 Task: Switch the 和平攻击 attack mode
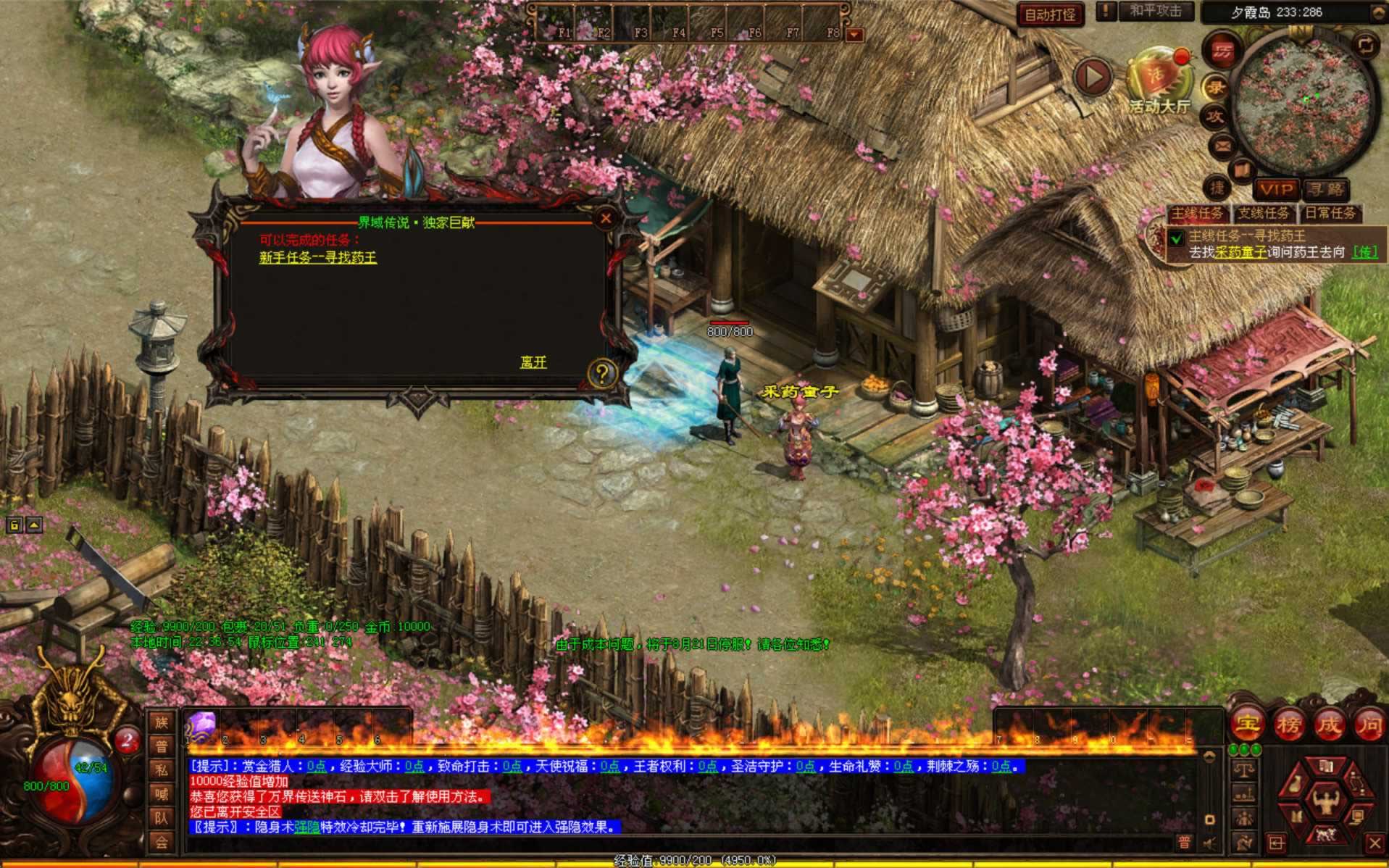1155,12
